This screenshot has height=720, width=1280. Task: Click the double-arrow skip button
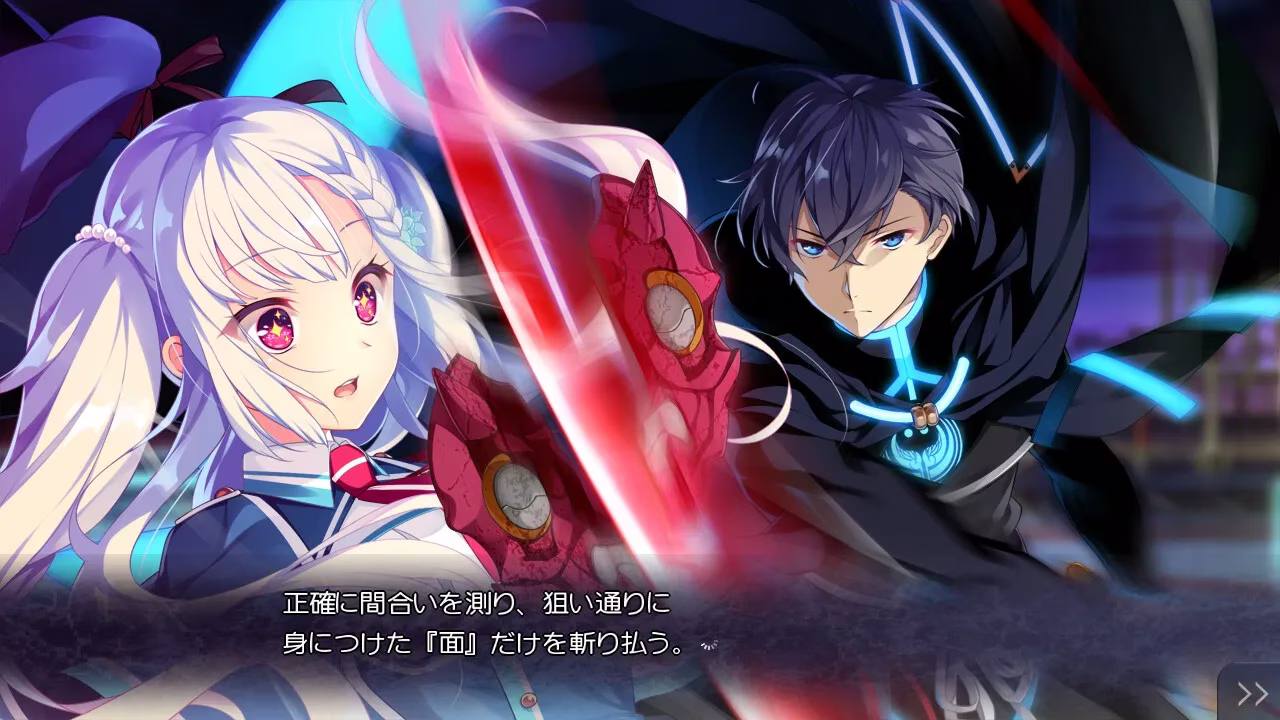[1252, 693]
